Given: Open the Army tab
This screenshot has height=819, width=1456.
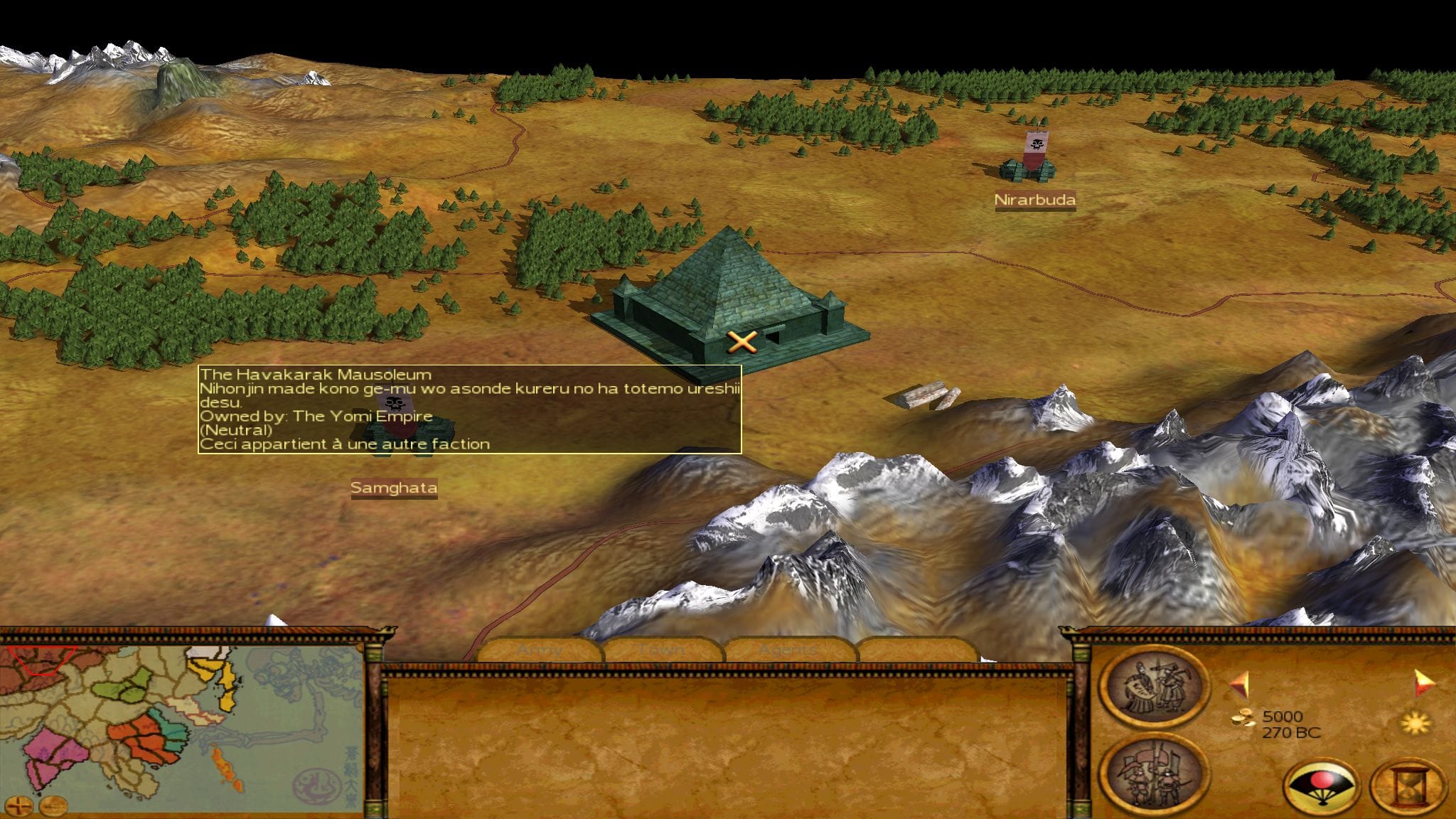Looking at the screenshot, I should tap(540, 650).
